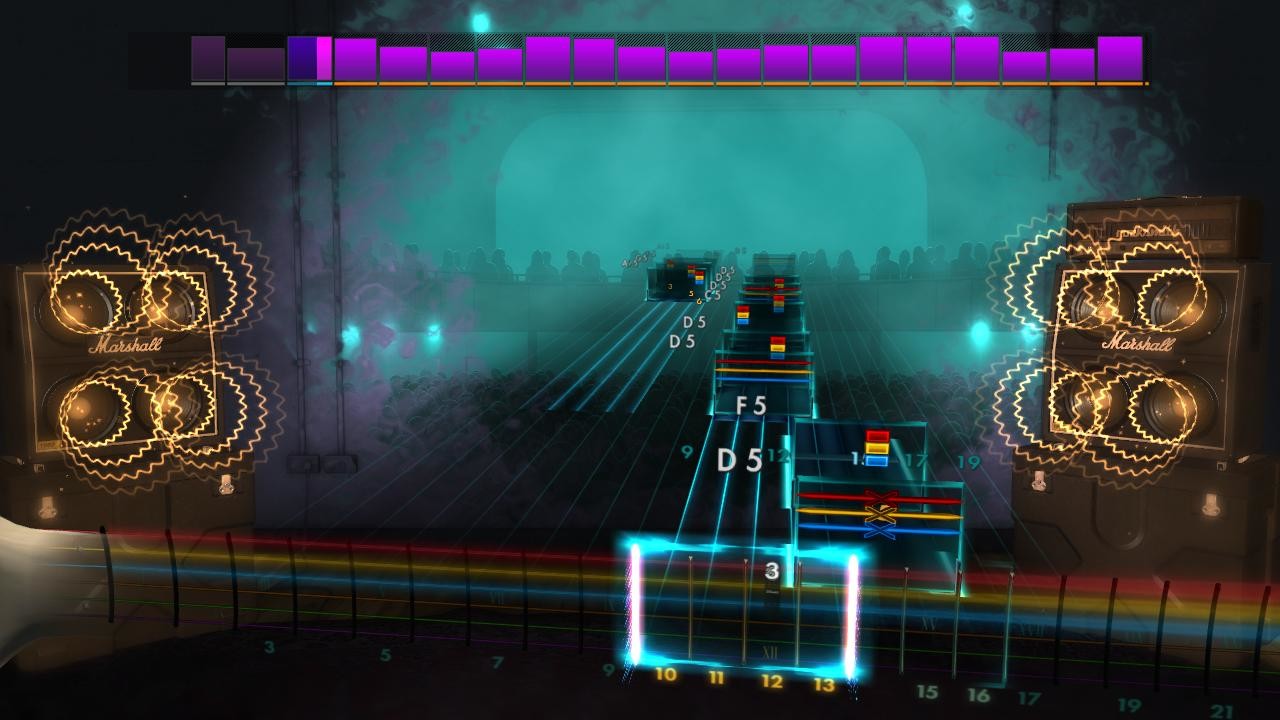Click the muted note X marker on the red string

pyautogui.click(x=881, y=496)
